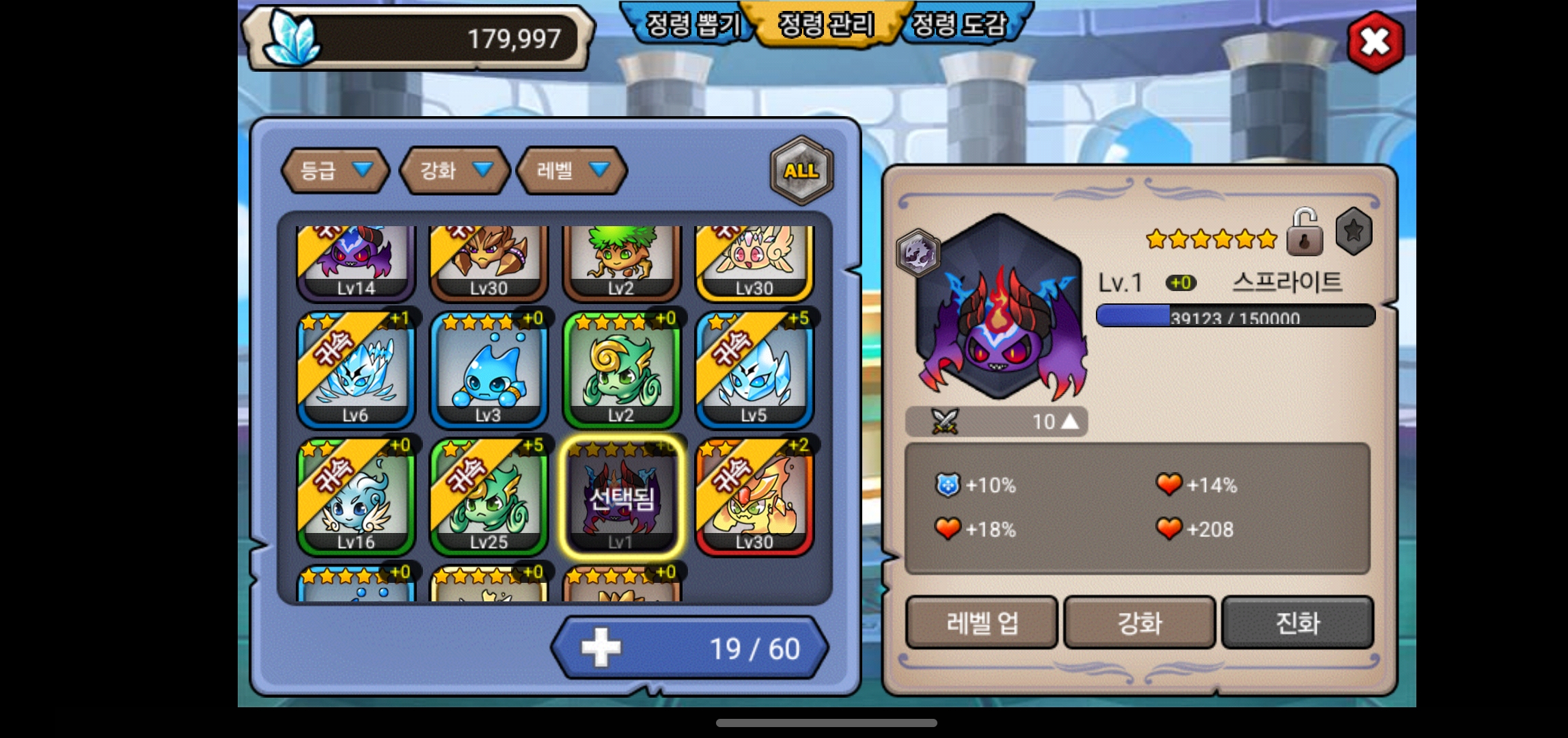Toggle the ALL filter hexagon button
Screen dimensions: 1568x738
tap(801, 171)
